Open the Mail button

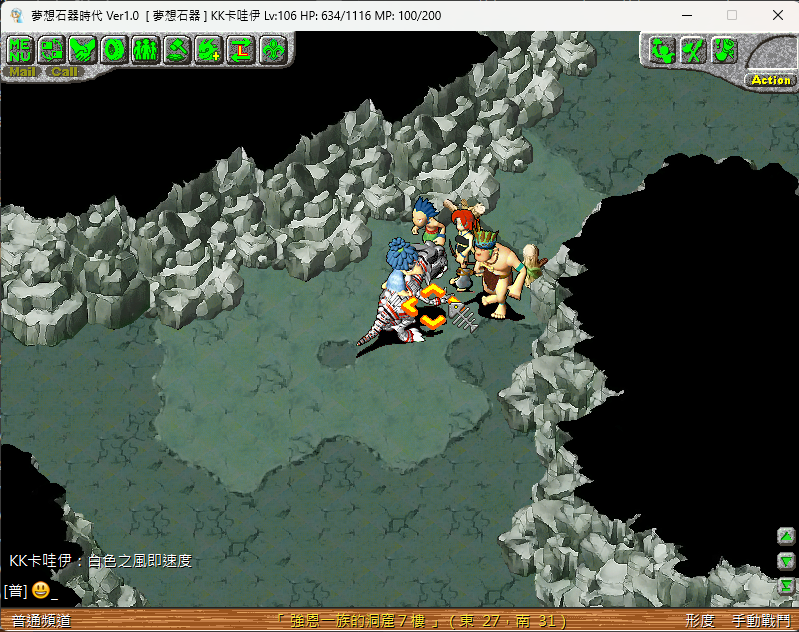[20, 72]
